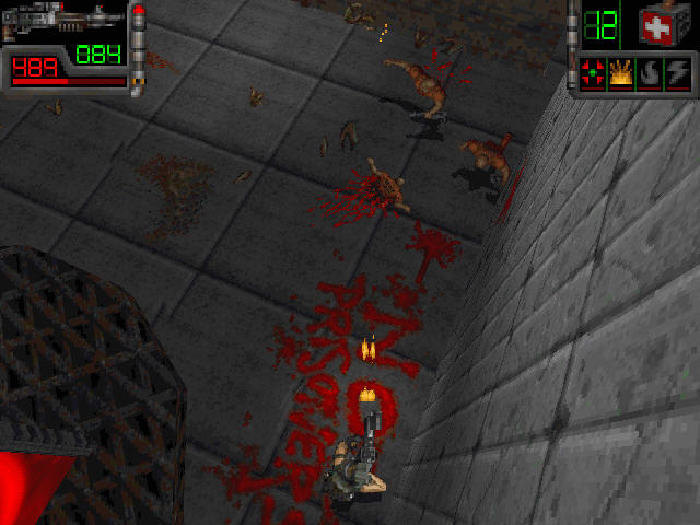Viewport: 700px width, 525px height.
Task: Click the red crosshair target icon
Action: tap(593, 73)
